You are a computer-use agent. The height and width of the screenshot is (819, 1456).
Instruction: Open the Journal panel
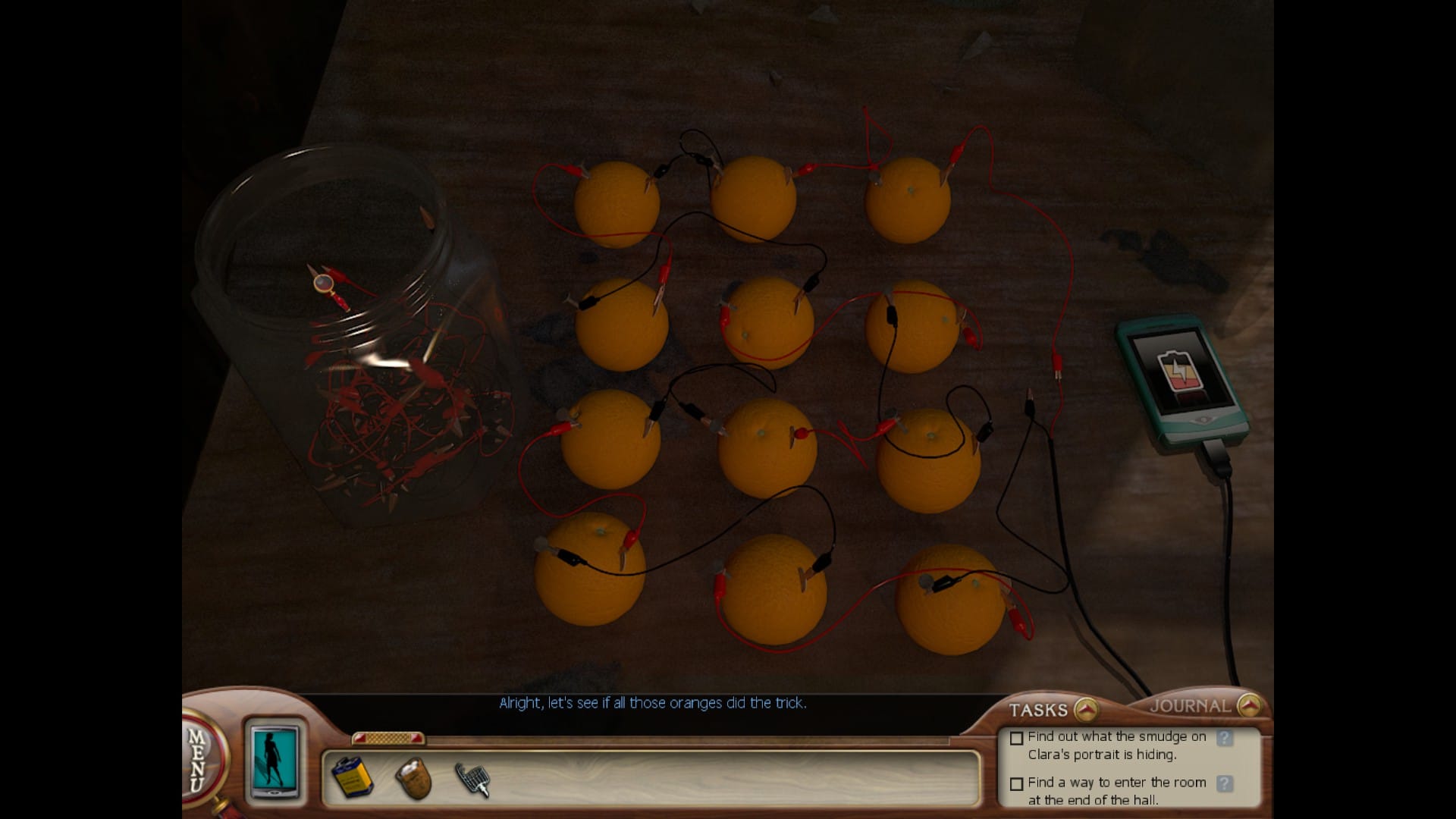click(x=1249, y=706)
